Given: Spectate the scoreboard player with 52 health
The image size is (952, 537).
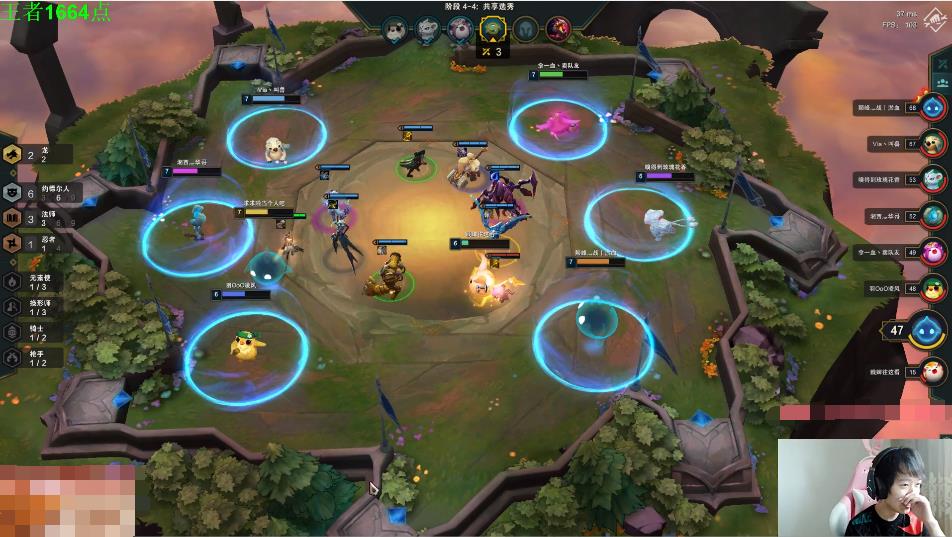Looking at the screenshot, I should [x=932, y=215].
